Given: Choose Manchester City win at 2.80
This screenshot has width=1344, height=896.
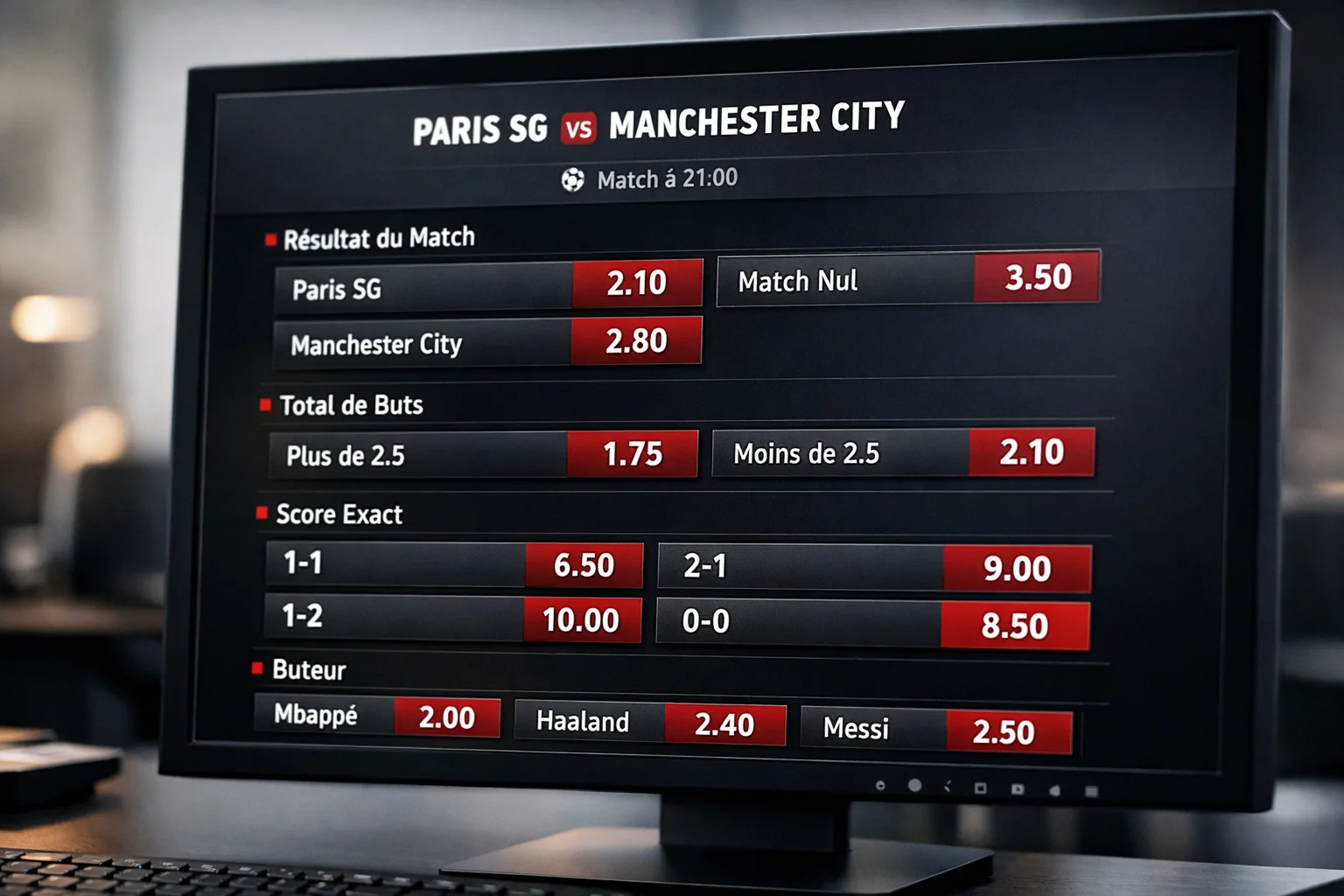Looking at the screenshot, I should (x=636, y=341).
